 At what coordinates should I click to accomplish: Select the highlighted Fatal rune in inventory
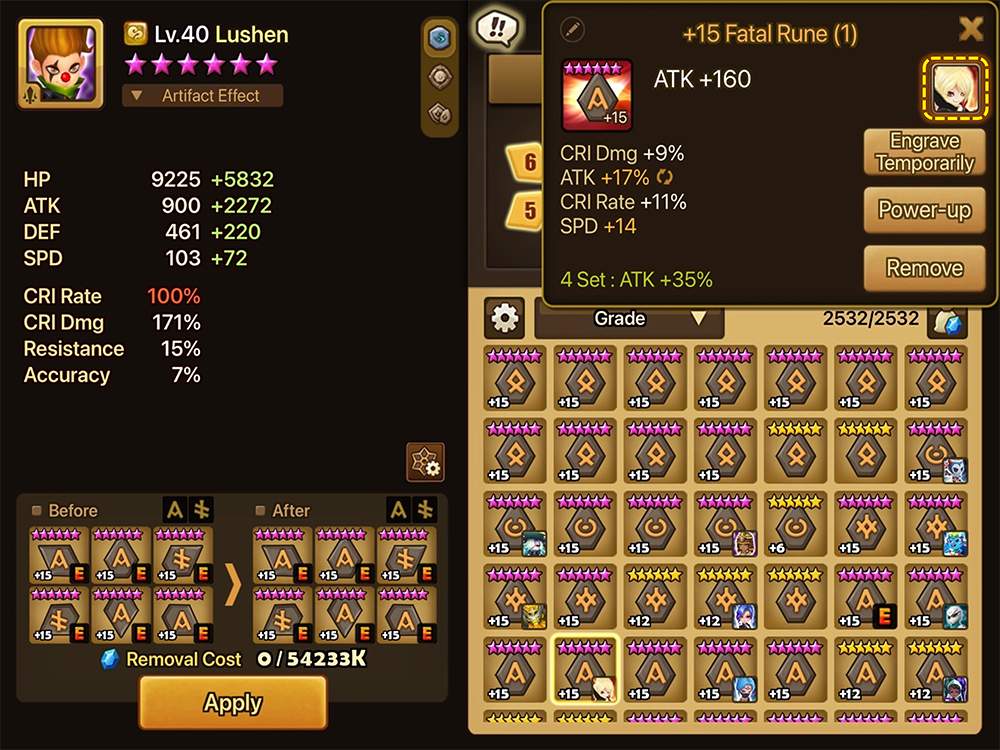click(x=586, y=668)
